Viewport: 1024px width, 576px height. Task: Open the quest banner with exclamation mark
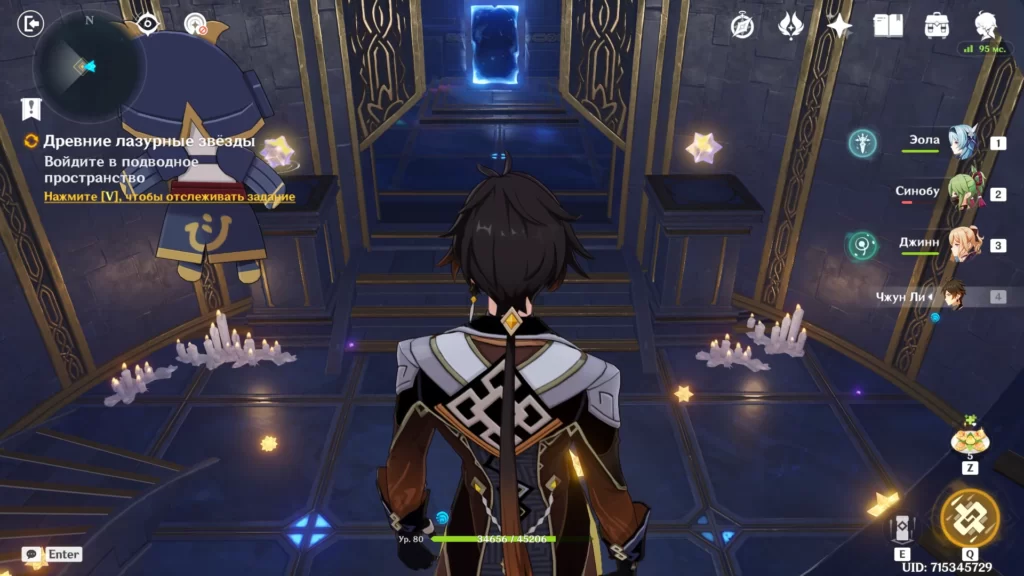(31, 108)
